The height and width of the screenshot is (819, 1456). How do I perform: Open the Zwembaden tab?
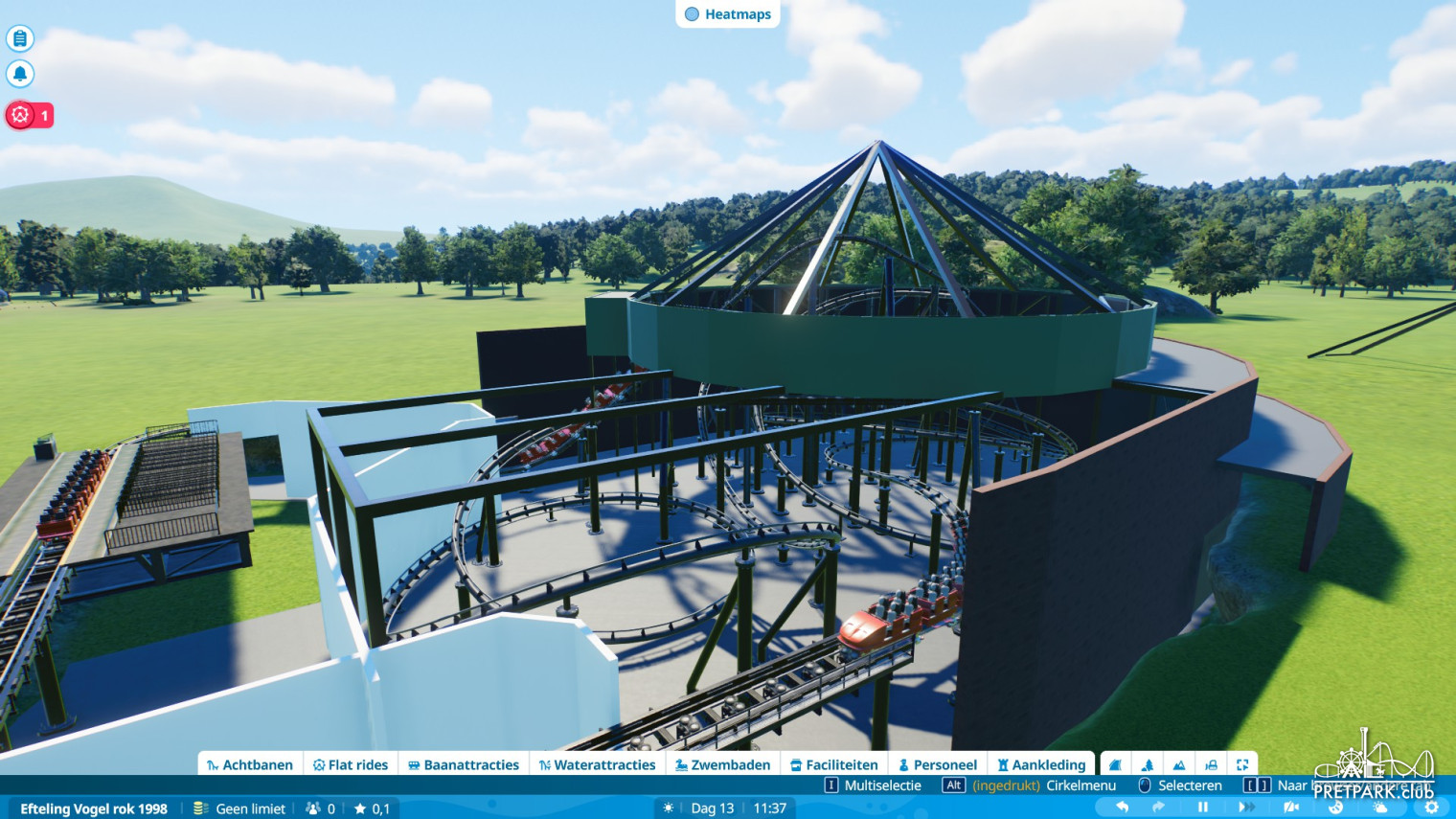[x=722, y=764]
